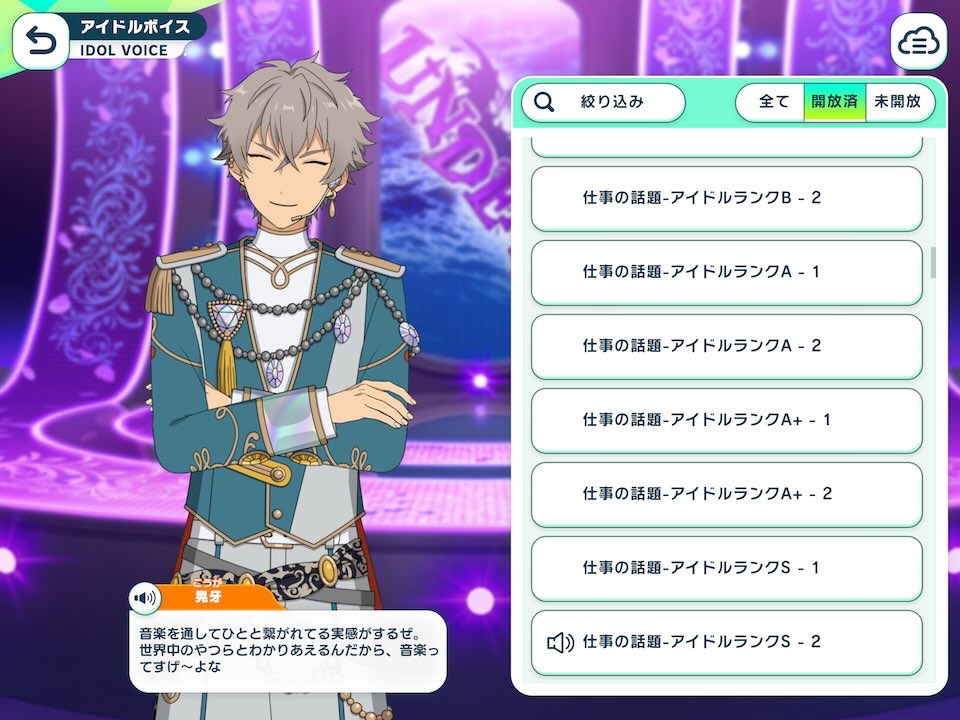Viewport: 960px width, 720px height.
Task: Choose voice 仕事の話題-アイドルランクA - 2
Action: tap(726, 346)
